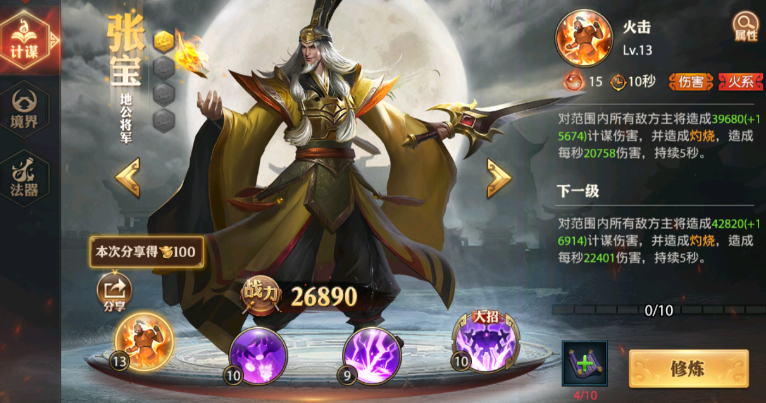Open the 属性 attributes magnifier

pos(746,25)
